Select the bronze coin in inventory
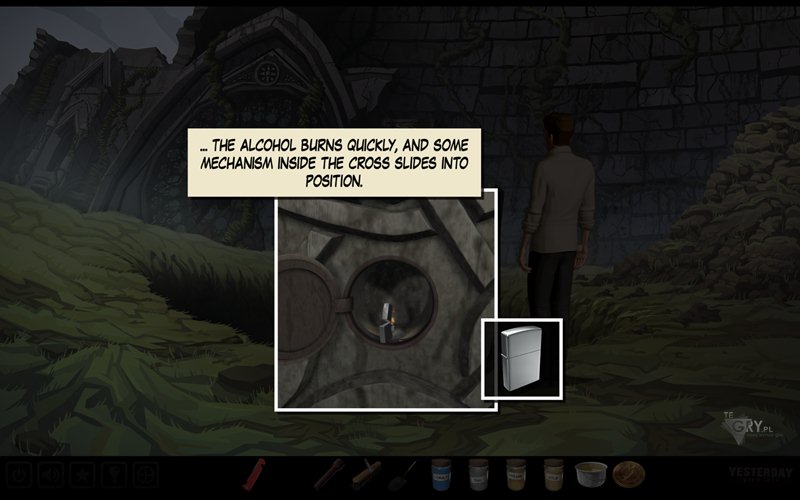Viewport: 800px width, 500px height. (x=628, y=473)
